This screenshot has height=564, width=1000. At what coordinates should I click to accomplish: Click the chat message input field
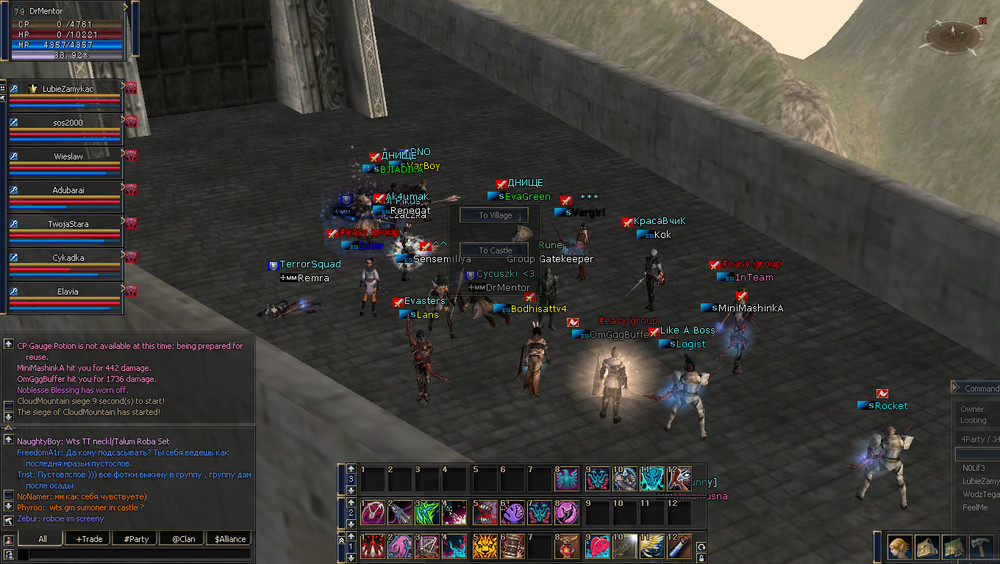coord(130,553)
